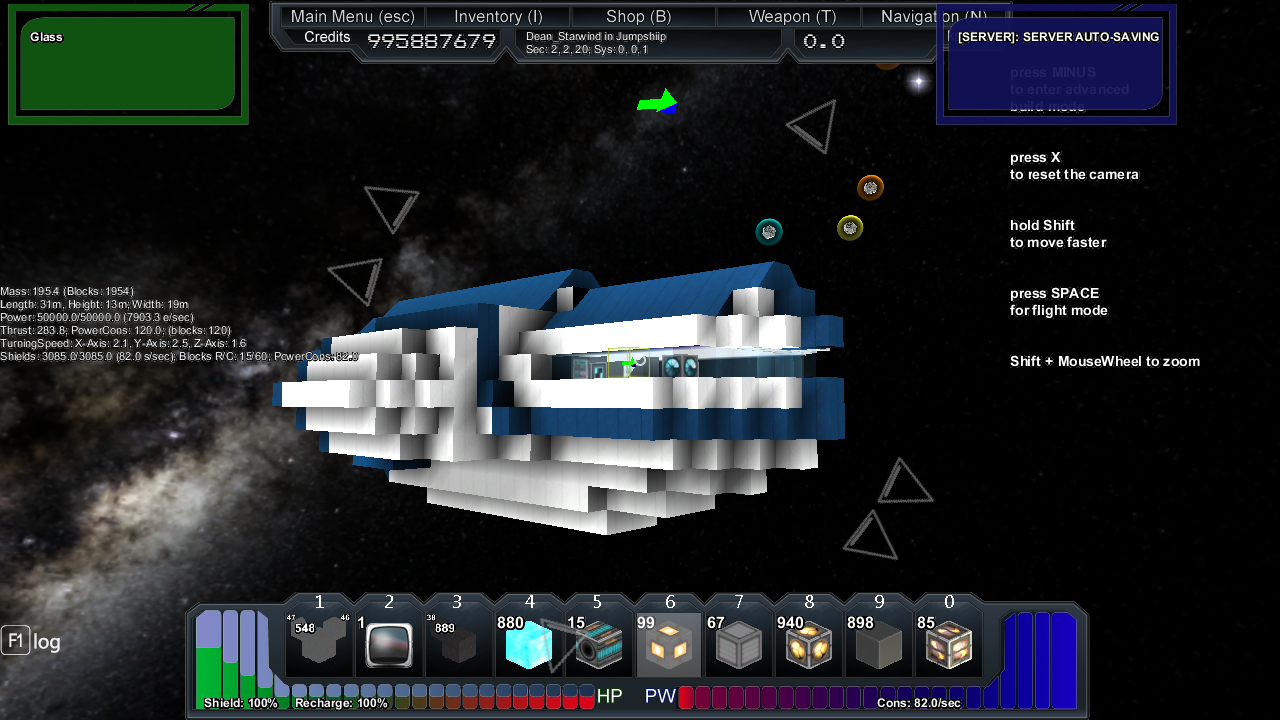This screenshot has height=720, width=1280.
Task: Select the grey metal crate block in slot 7
Action: point(739,645)
